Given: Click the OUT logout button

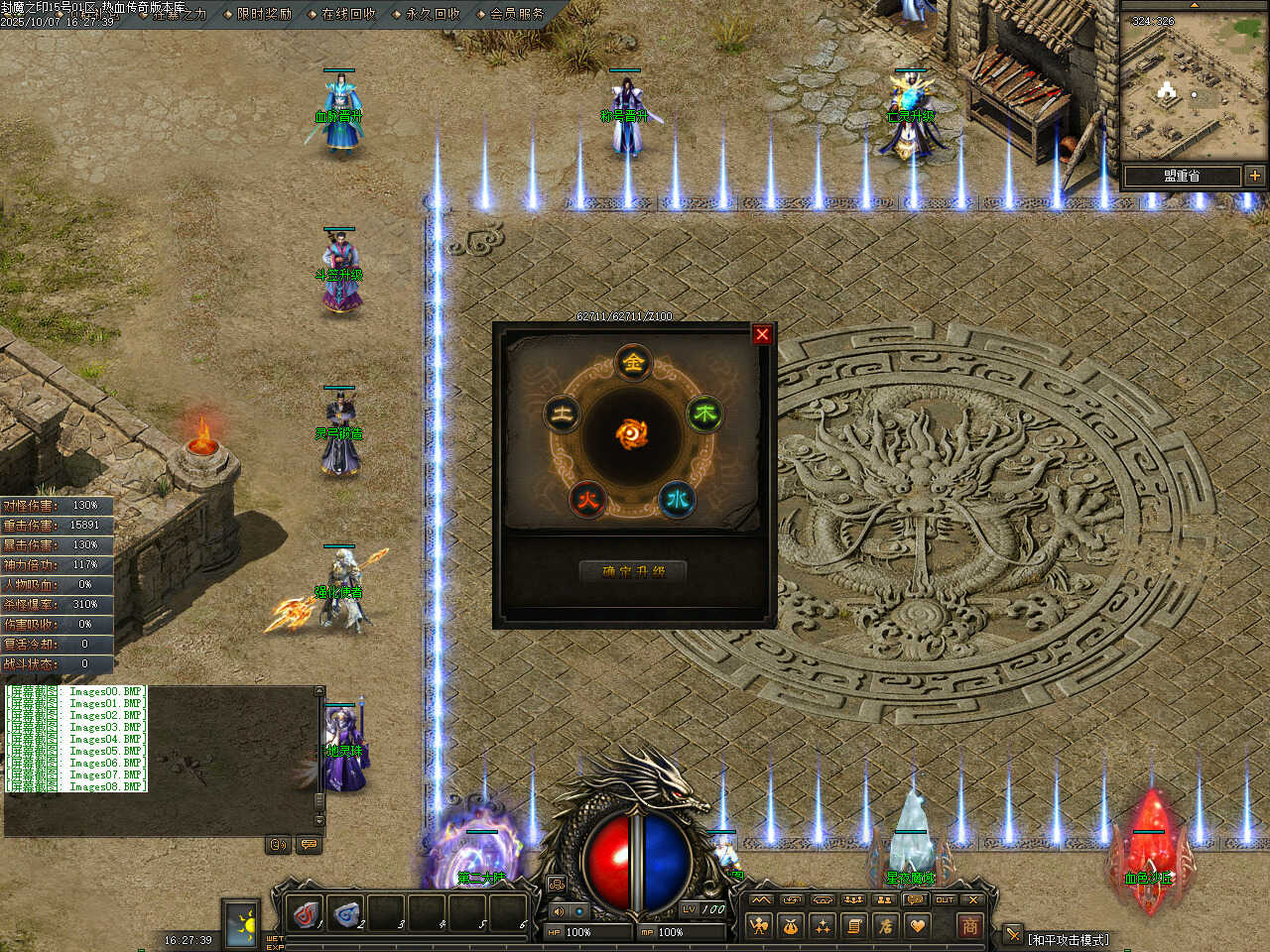Looking at the screenshot, I should coord(945,899).
